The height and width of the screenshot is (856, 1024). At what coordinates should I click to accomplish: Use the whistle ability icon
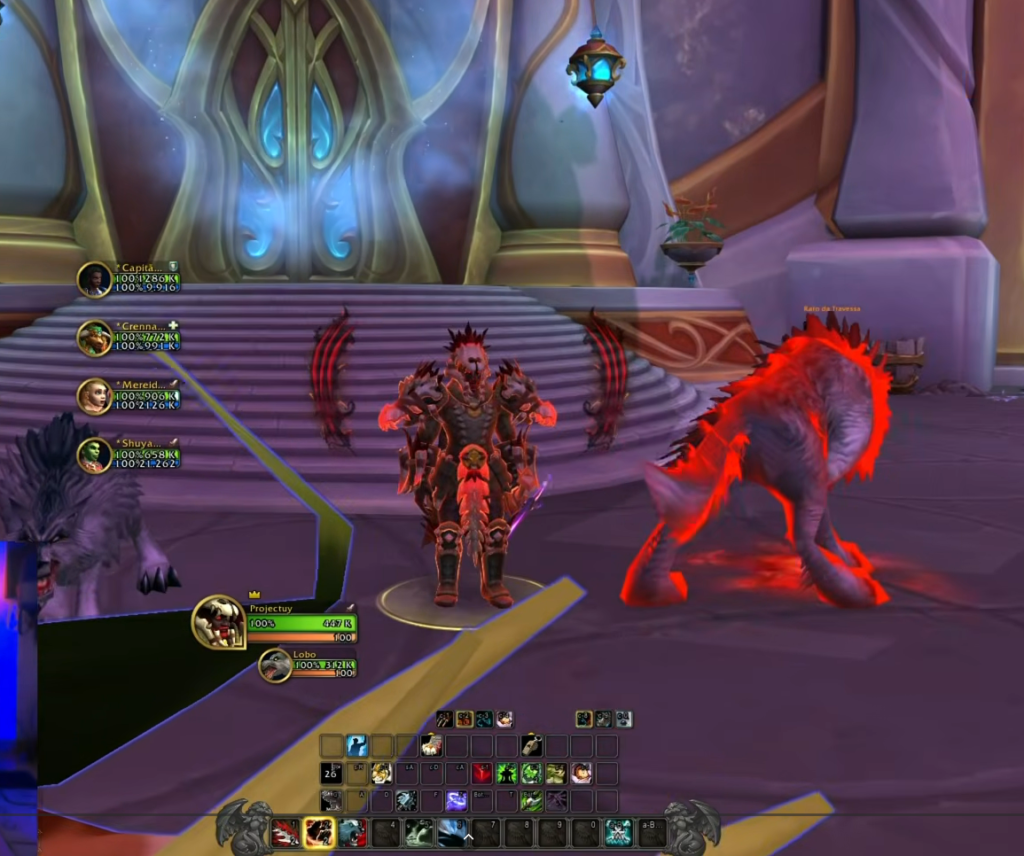point(532,746)
